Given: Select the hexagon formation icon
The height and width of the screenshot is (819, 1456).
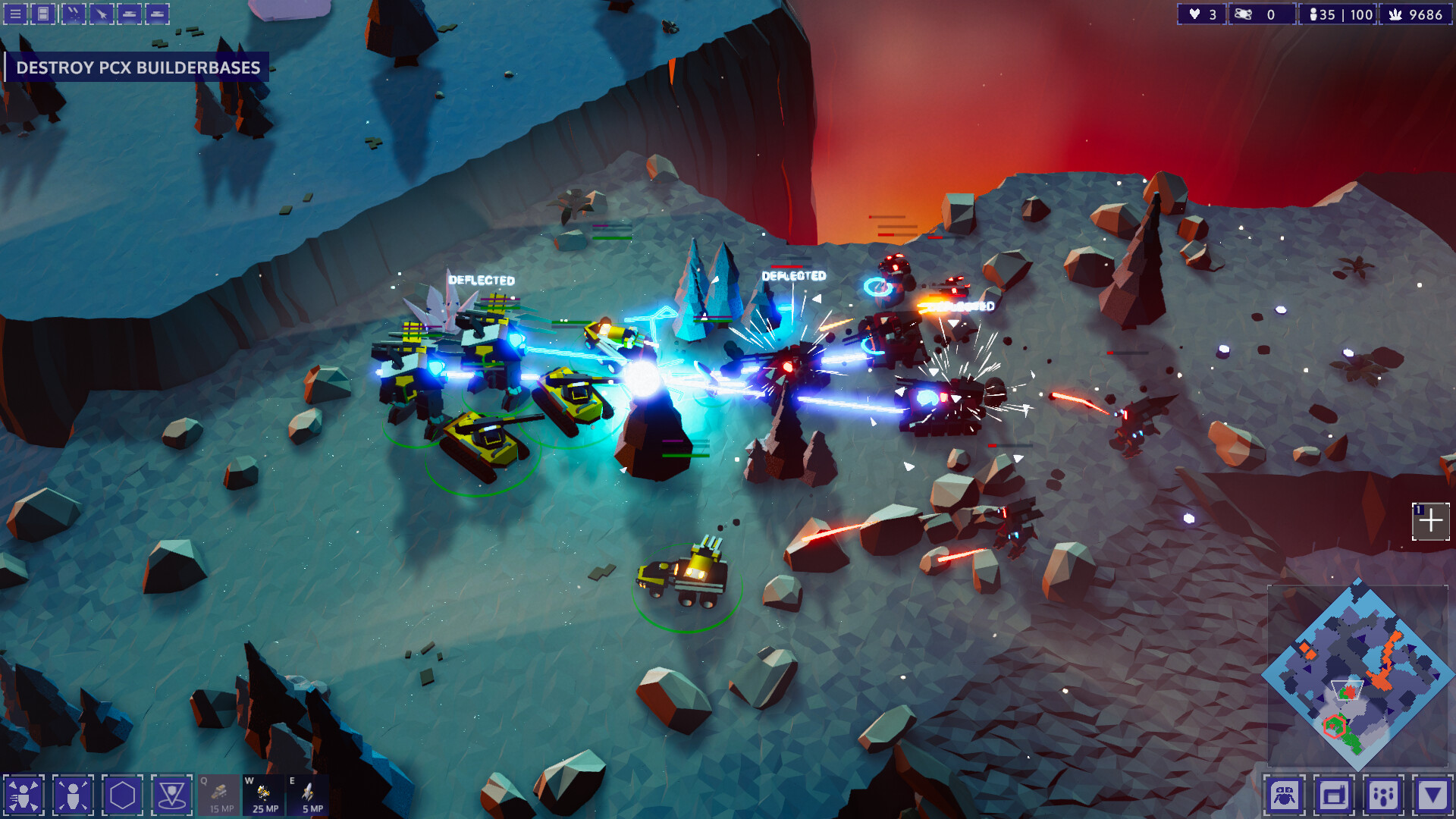Looking at the screenshot, I should click(121, 794).
